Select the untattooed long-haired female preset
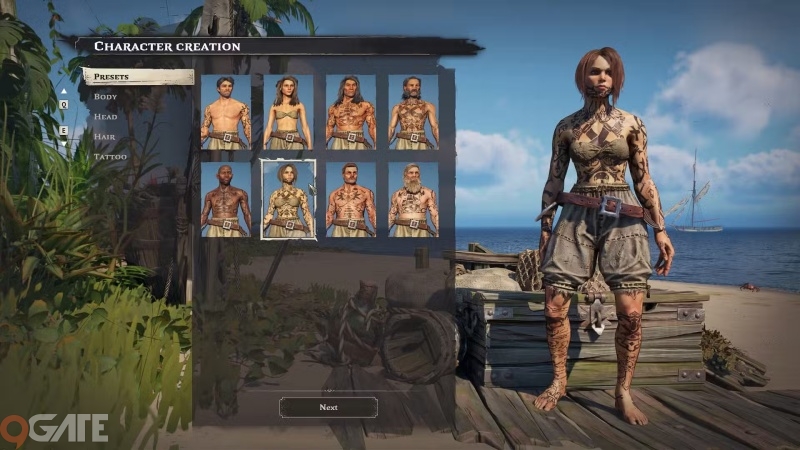Viewport: 800px width, 450px height. pyautogui.click(x=288, y=112)
